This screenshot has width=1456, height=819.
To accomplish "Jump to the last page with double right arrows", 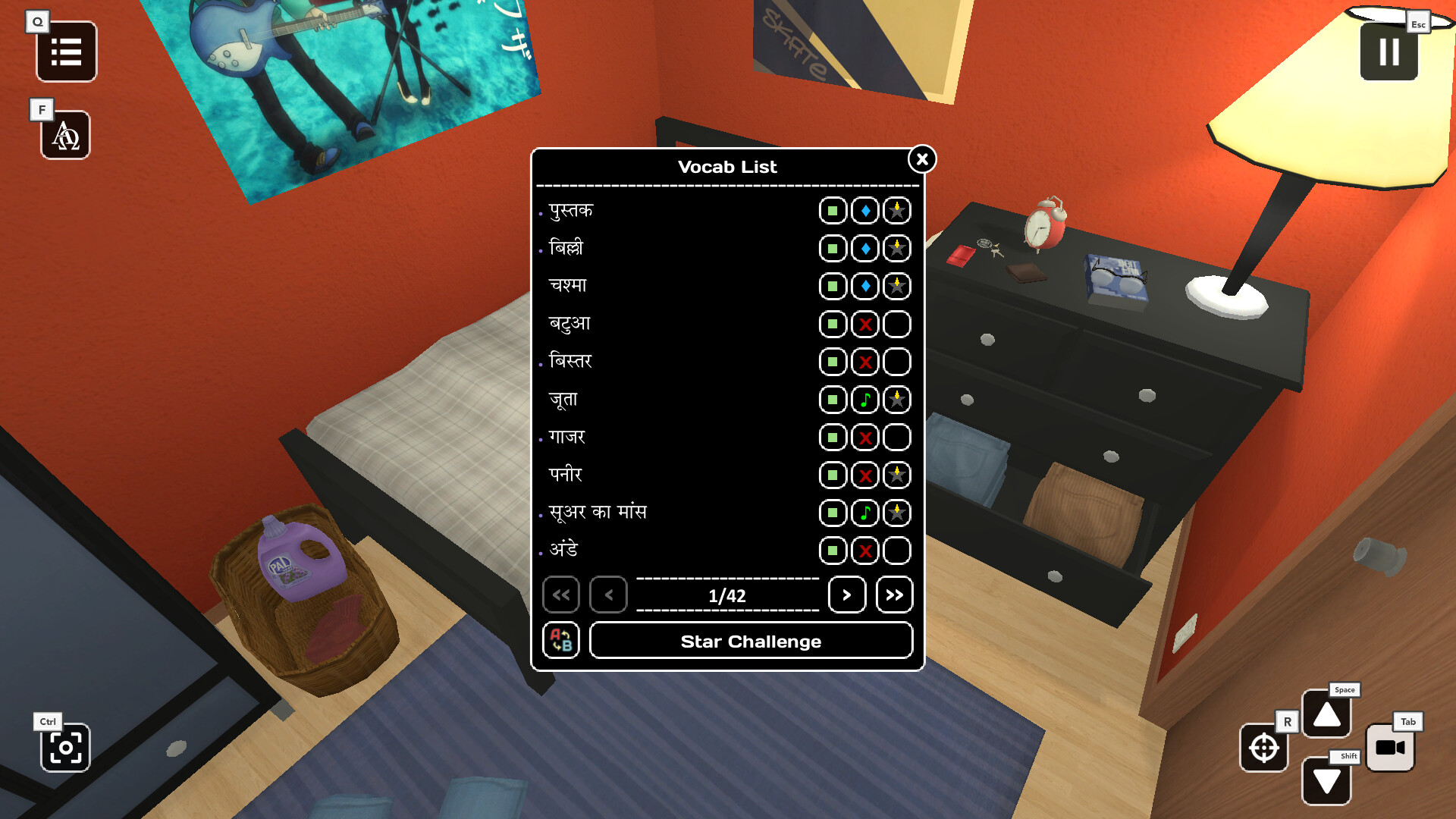I will [x=895, y=595].
